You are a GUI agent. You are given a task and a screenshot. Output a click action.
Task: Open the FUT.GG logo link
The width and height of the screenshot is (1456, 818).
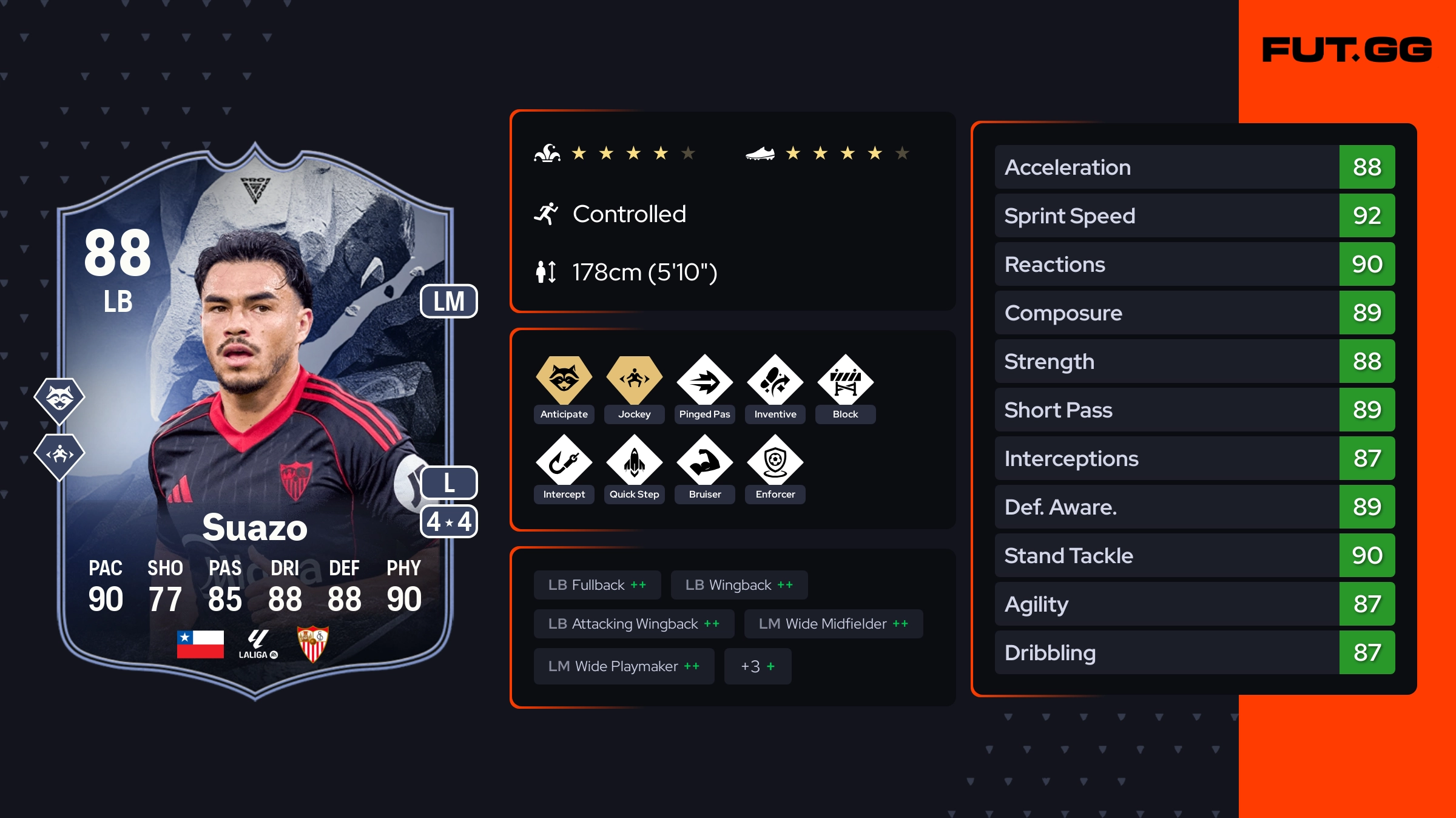1346,50
